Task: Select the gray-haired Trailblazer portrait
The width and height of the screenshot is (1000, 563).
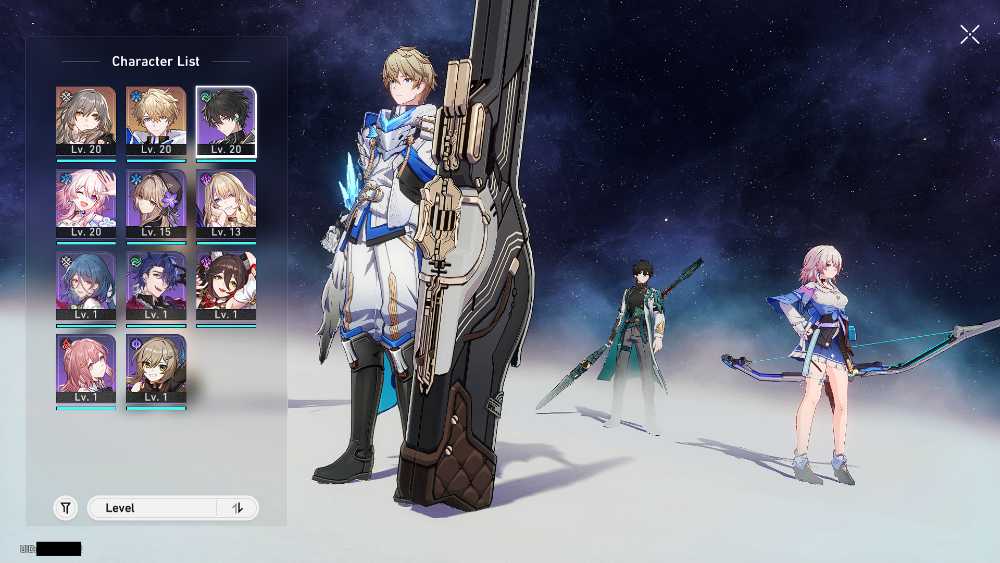Action: point(86,121)
